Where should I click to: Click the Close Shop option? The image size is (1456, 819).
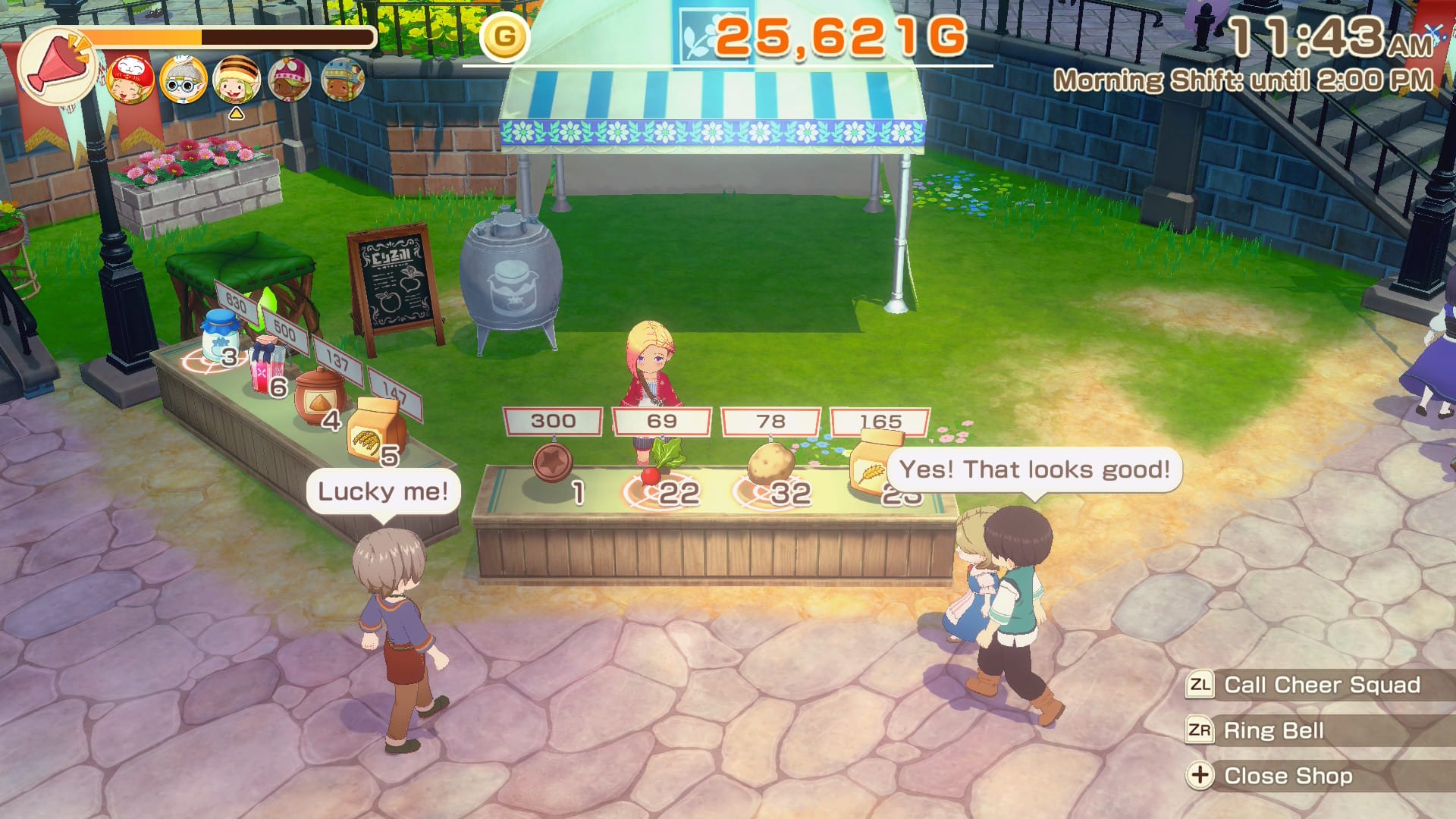[x=1287, y=776]
